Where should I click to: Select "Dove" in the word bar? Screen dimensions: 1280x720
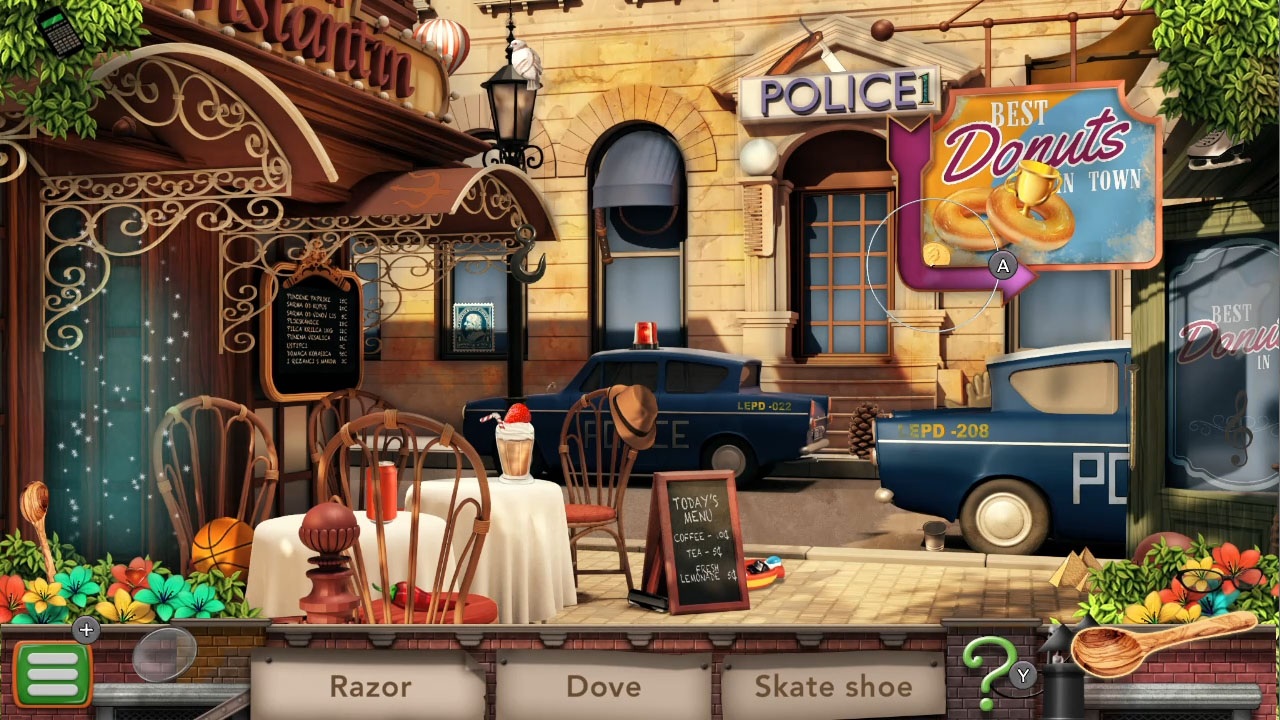pyautogui.click(x=604, y=687)
